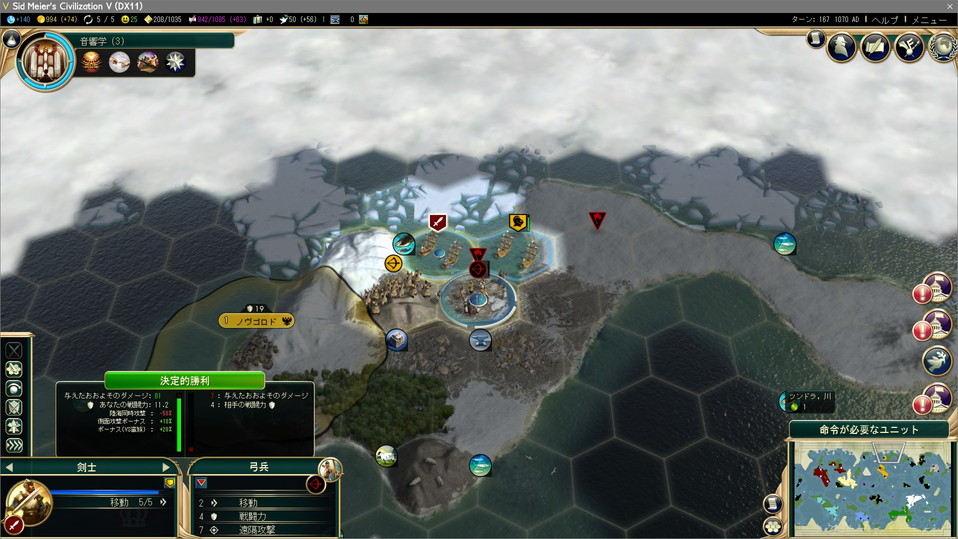Viewport: 958px width, 539px height.
Task: Select the next unit arrow beside 剣士
Action: pyautogui.click(x=167, y=467)
